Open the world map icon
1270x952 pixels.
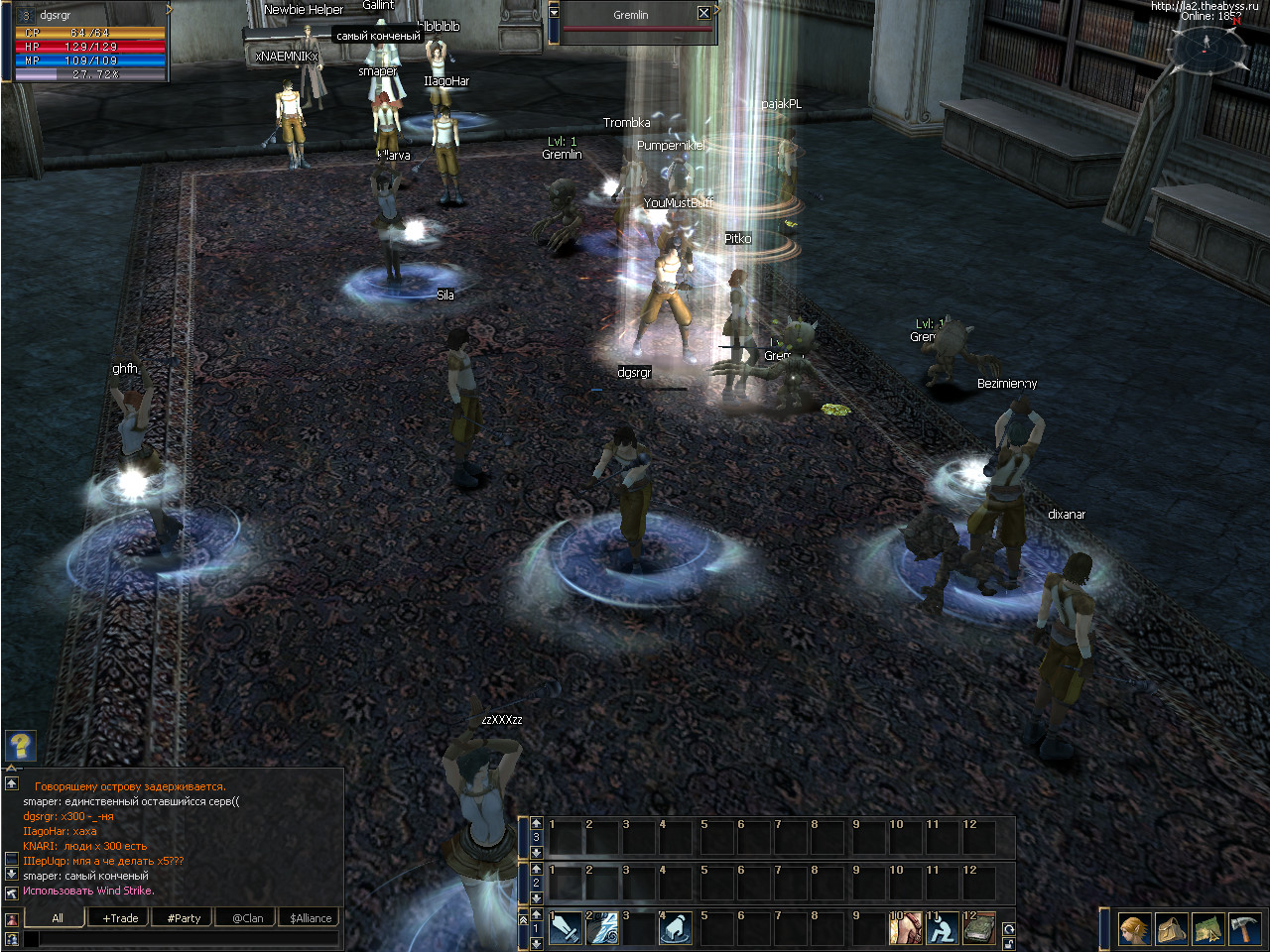click(x=1207, y=929)
